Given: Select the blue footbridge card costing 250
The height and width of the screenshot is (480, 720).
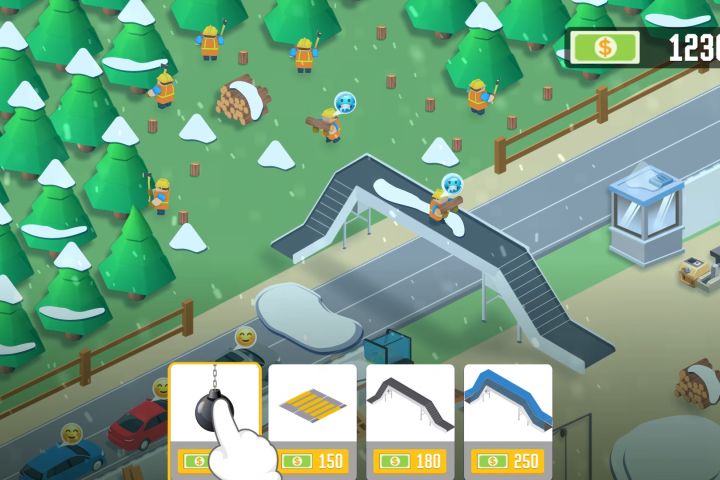Looking at the screenshot, I should (x=508, y=420).
